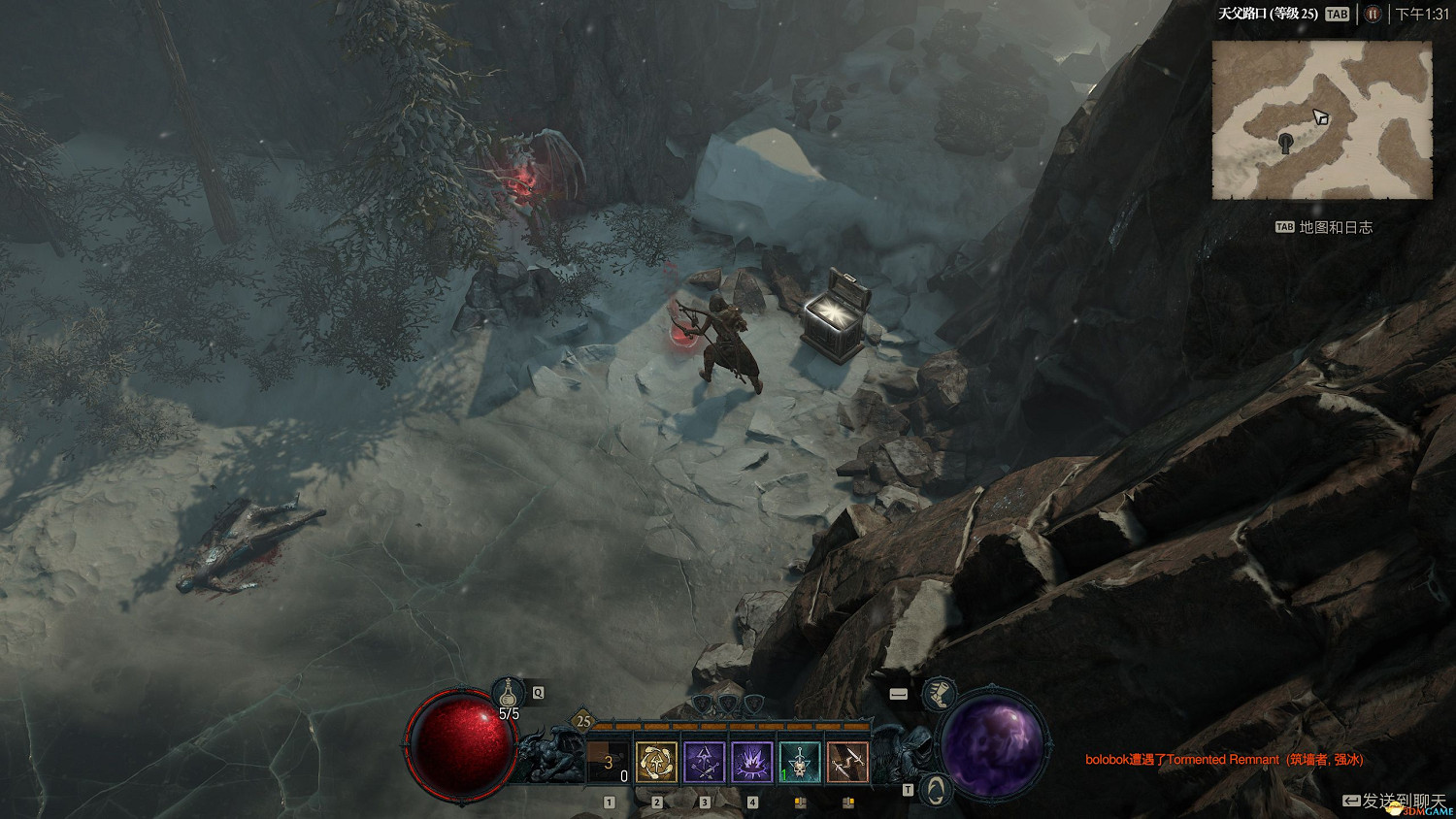Screen dimensions: 1456x819
Task: Use the healing potion flask icon
Action: pyautogui.click(x=508, y=693)
